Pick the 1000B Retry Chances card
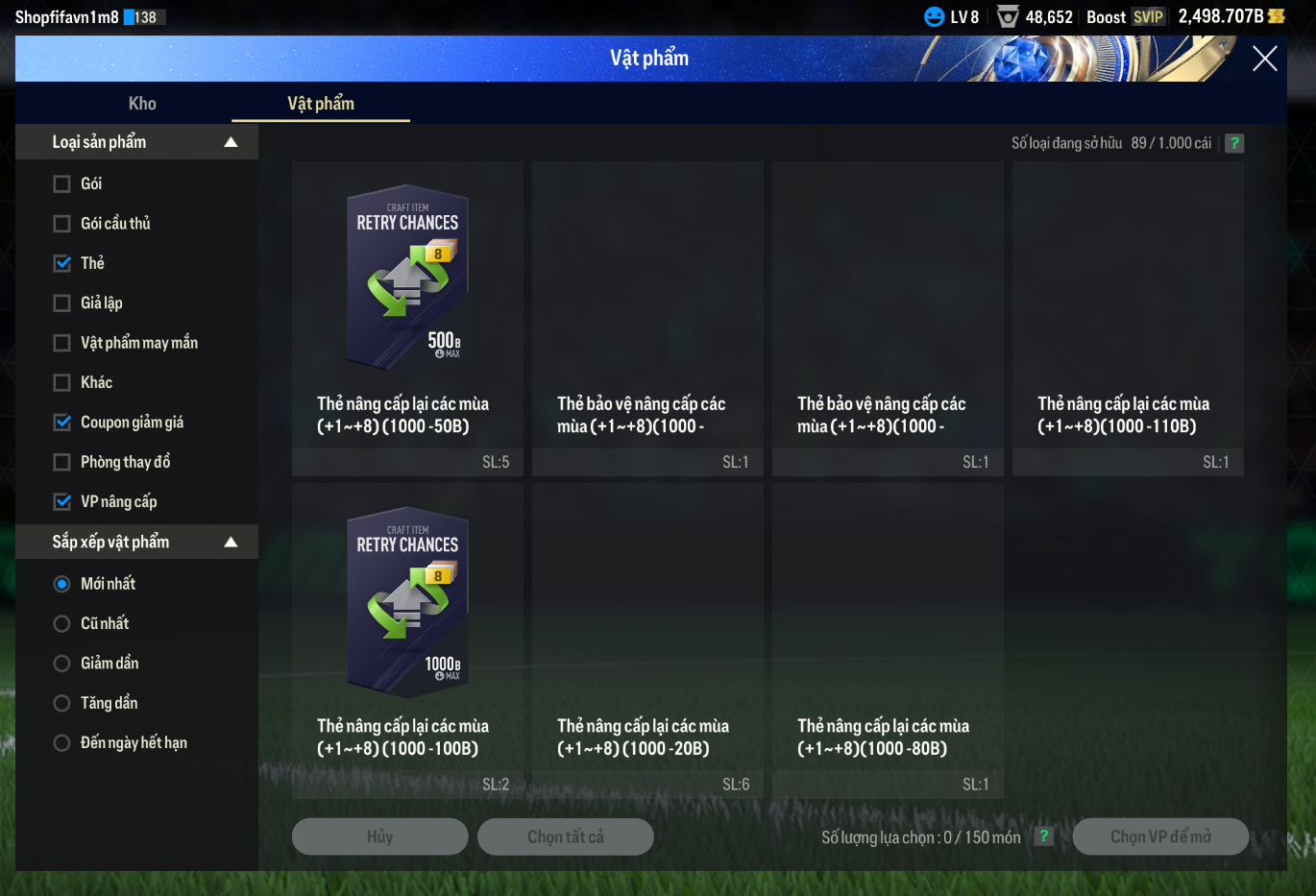This screenshot has height=896, width=1316. pos(407,599)
